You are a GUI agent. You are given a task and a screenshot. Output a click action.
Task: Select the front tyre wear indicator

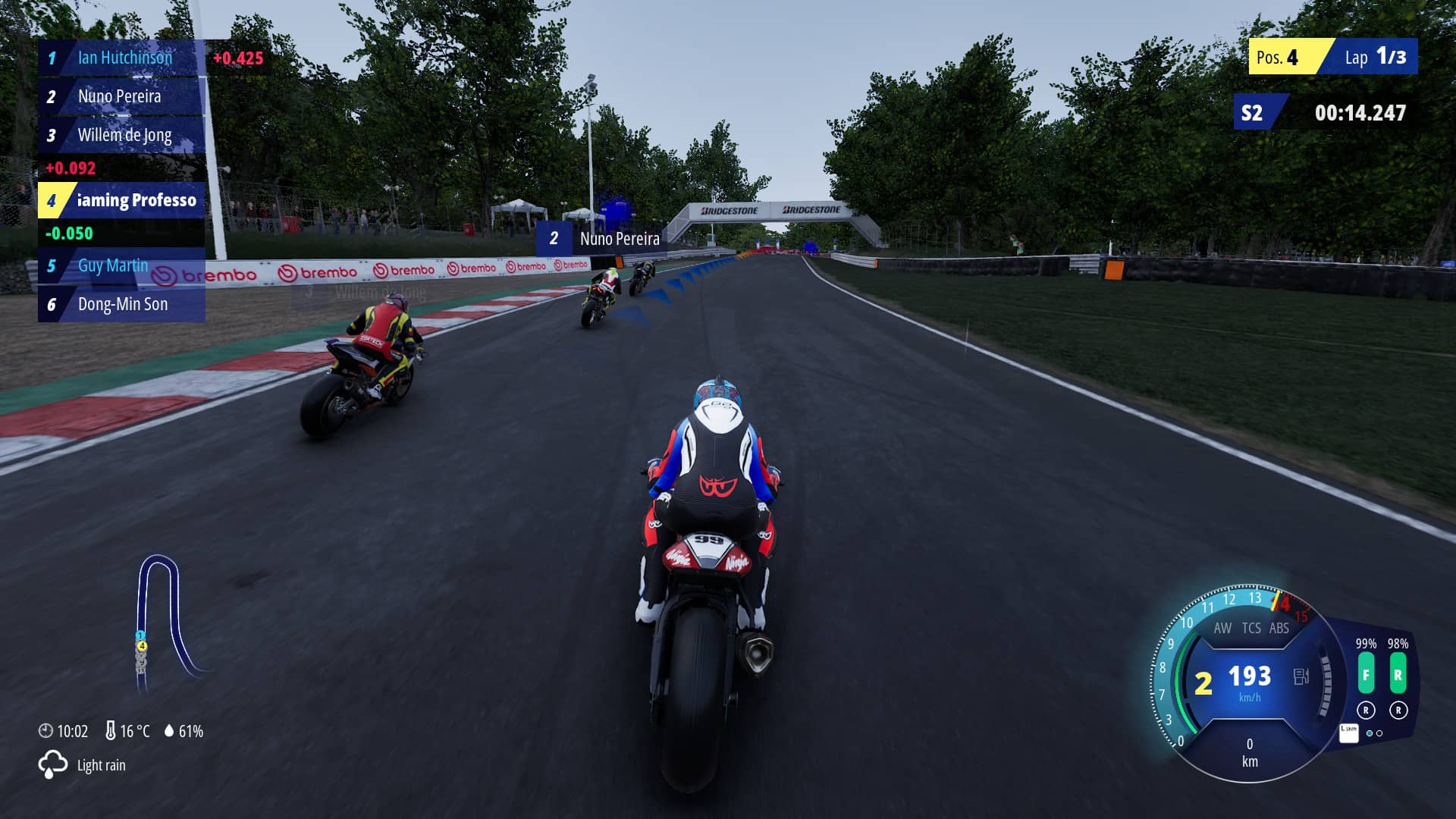pos(1366,675)
